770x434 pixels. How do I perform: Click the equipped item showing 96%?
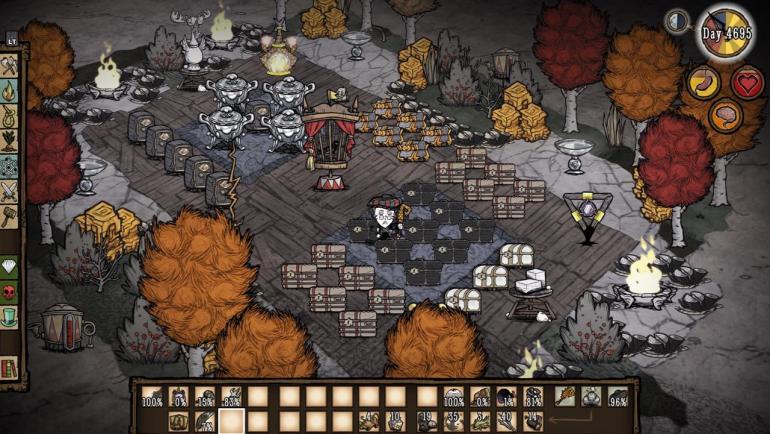tap(617, 397)
